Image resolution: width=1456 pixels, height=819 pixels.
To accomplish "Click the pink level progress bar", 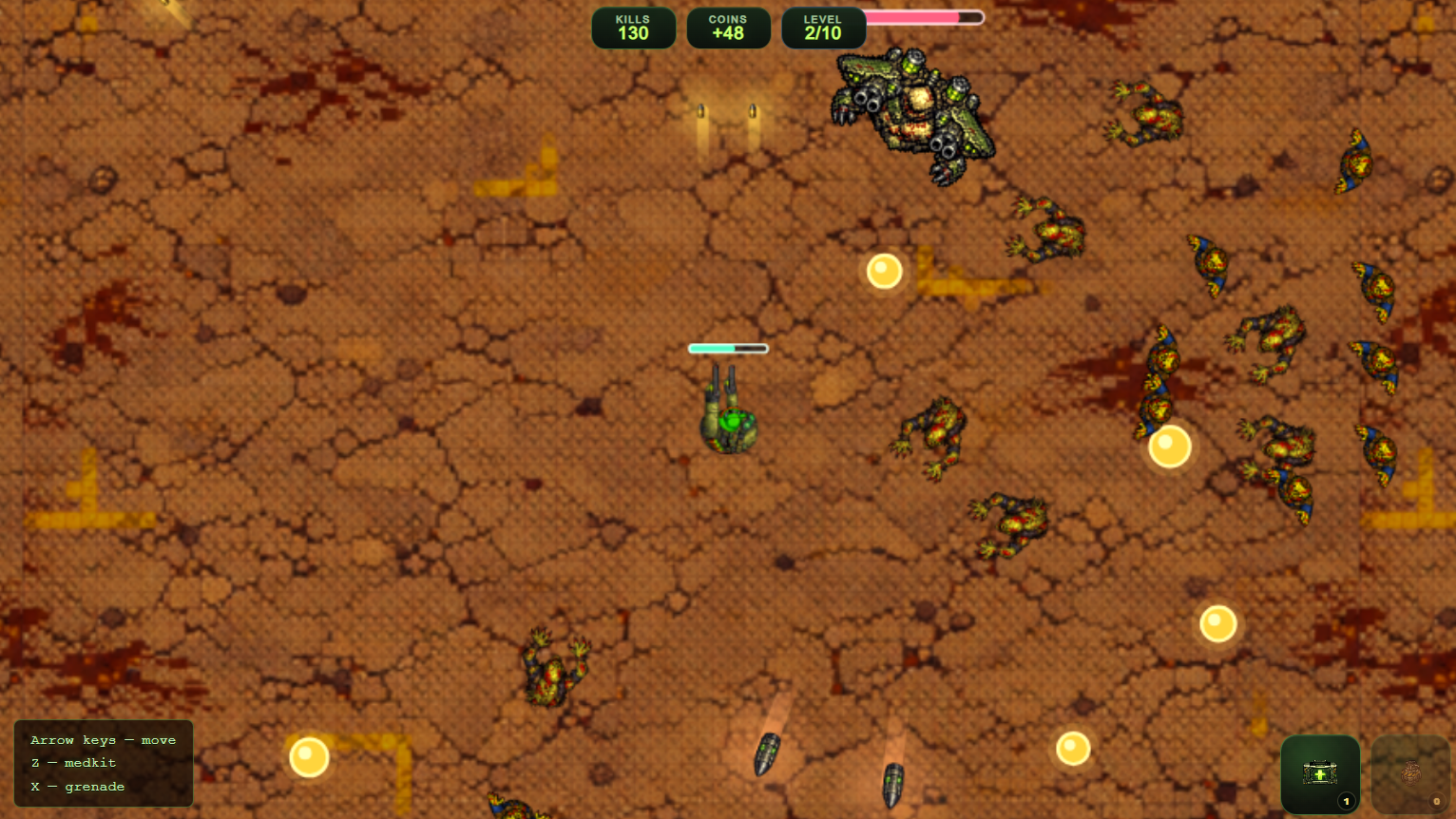I will [922, 16].
